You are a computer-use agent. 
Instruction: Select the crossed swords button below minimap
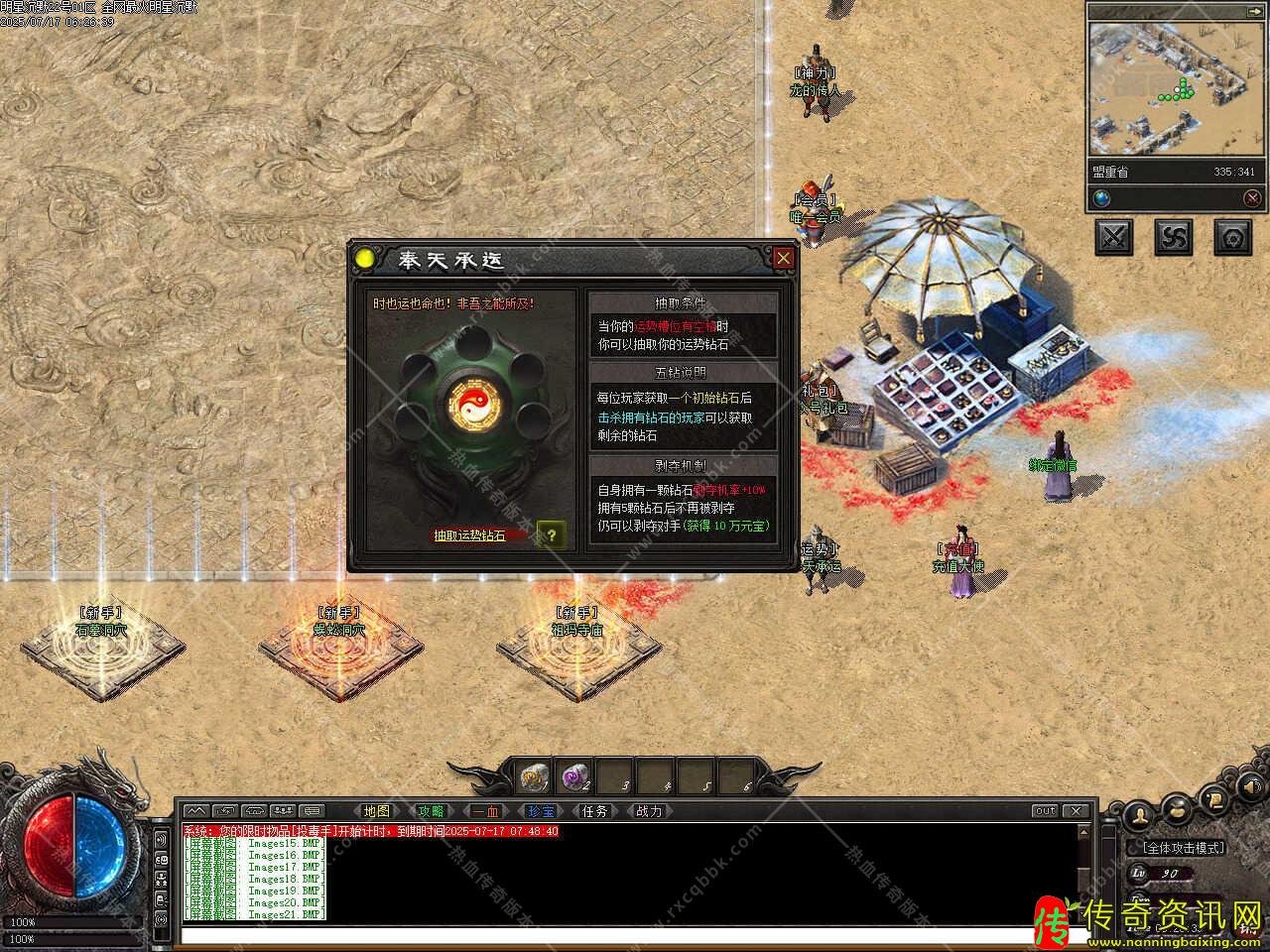point(1114,237)
